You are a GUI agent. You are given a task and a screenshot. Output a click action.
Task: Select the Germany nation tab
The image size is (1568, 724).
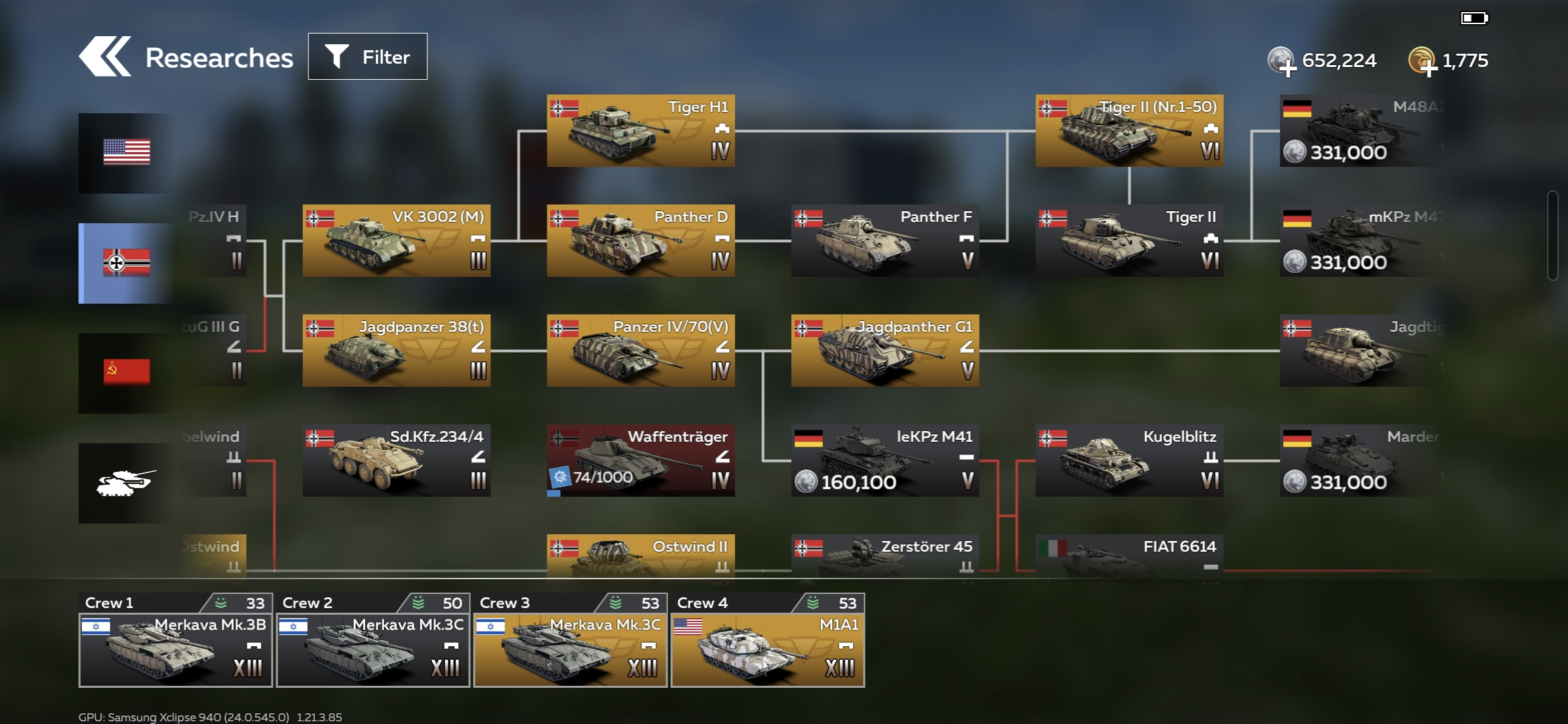click(126, 263)
